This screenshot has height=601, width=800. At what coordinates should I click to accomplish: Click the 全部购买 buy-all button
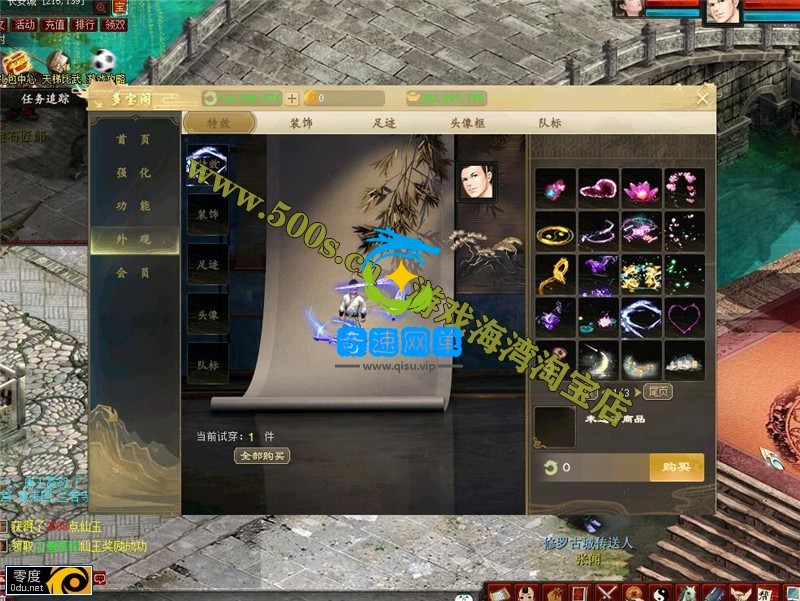point(262,456)
